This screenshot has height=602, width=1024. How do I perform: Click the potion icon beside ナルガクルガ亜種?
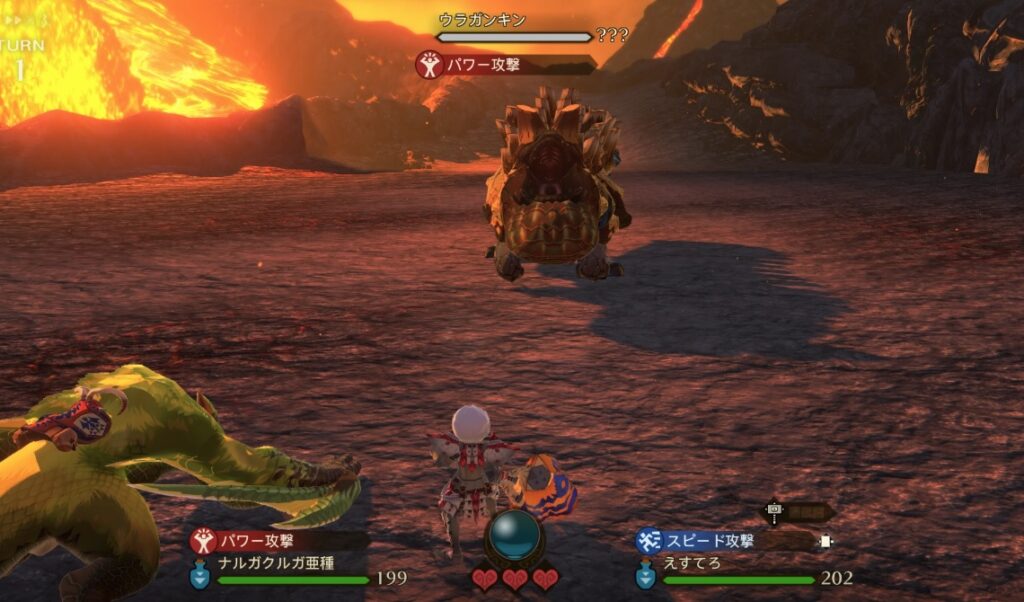coord(200,576)
